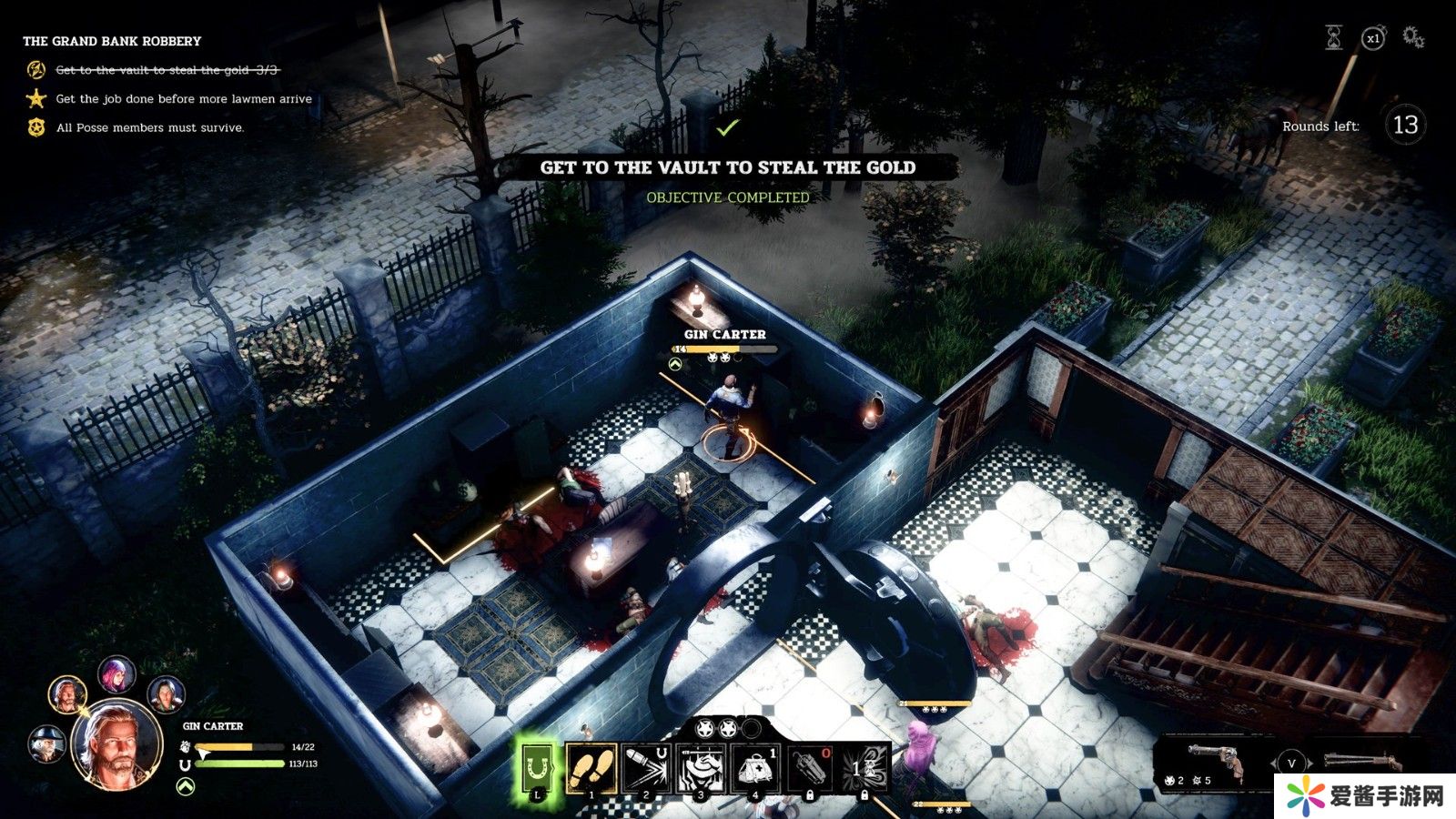Select the Posse members survive objective
The image size is (1456, 819).
[36, 127]
